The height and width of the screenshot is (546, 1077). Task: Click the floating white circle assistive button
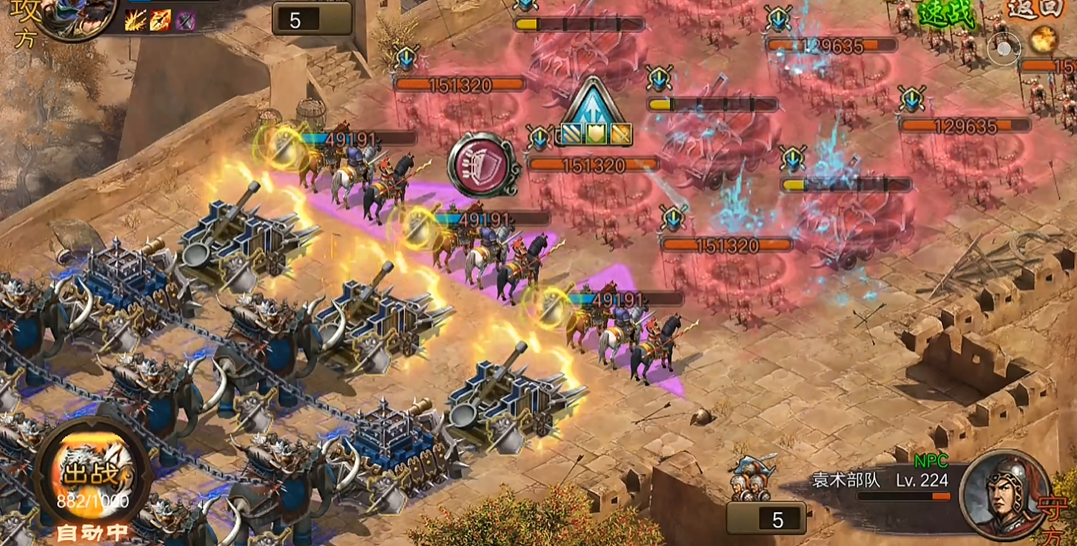coord(1003,46)
